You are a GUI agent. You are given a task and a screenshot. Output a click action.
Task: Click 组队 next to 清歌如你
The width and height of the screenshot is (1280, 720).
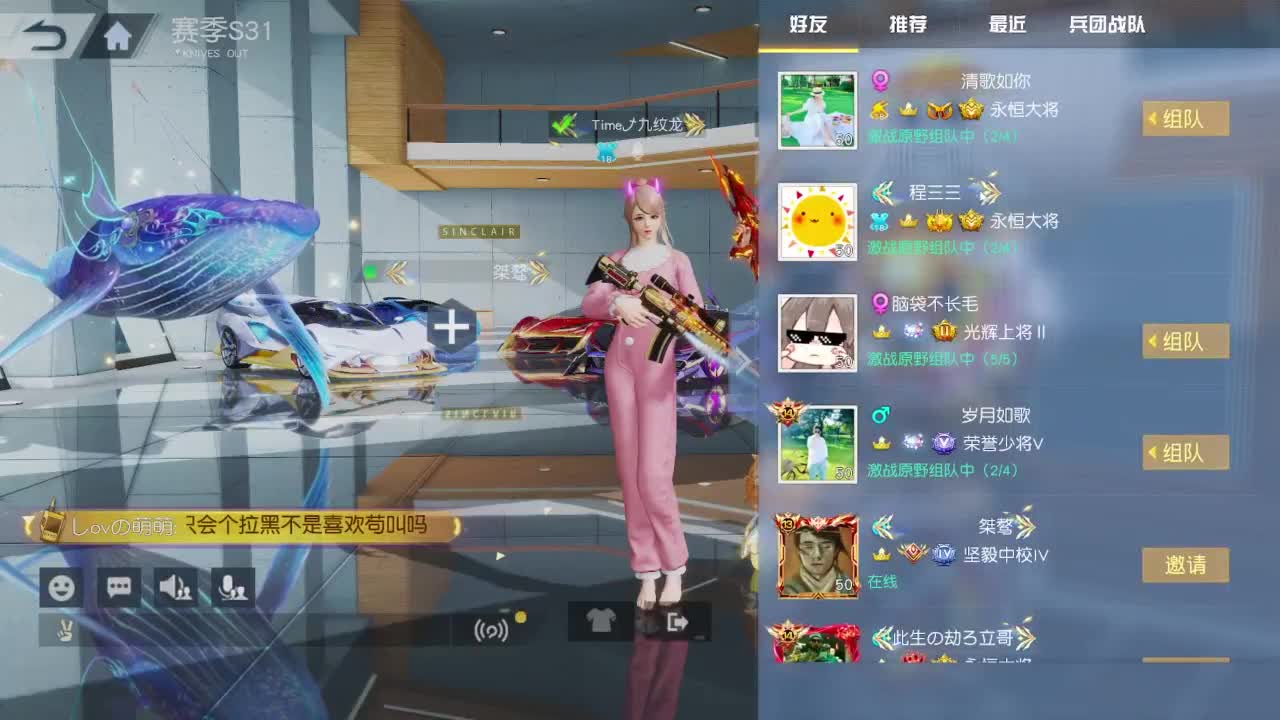(1186, 119)
